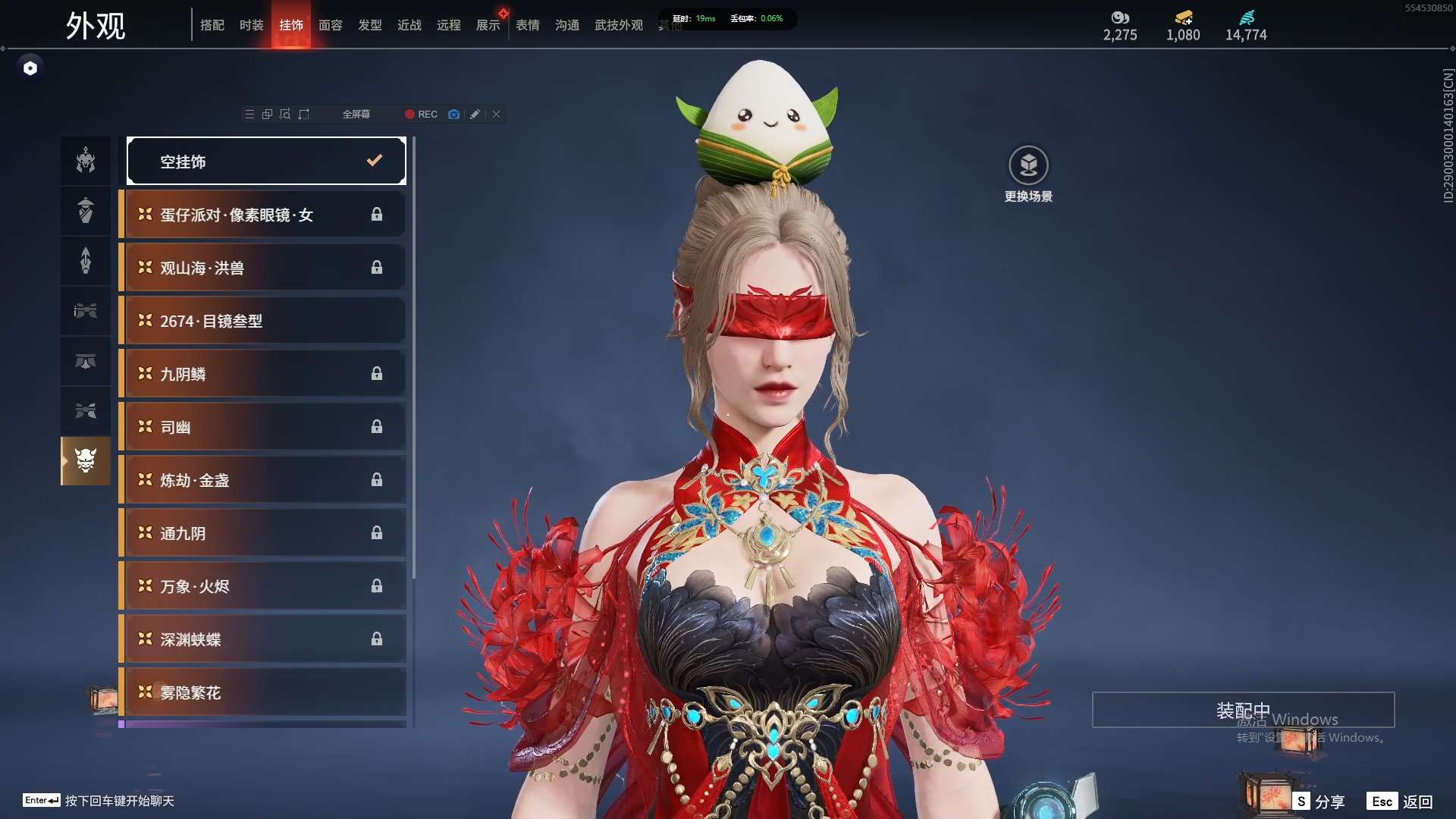1456x819 pixels.
Task: Return with the 返回 button
Action: click(x=1400, y=802)
